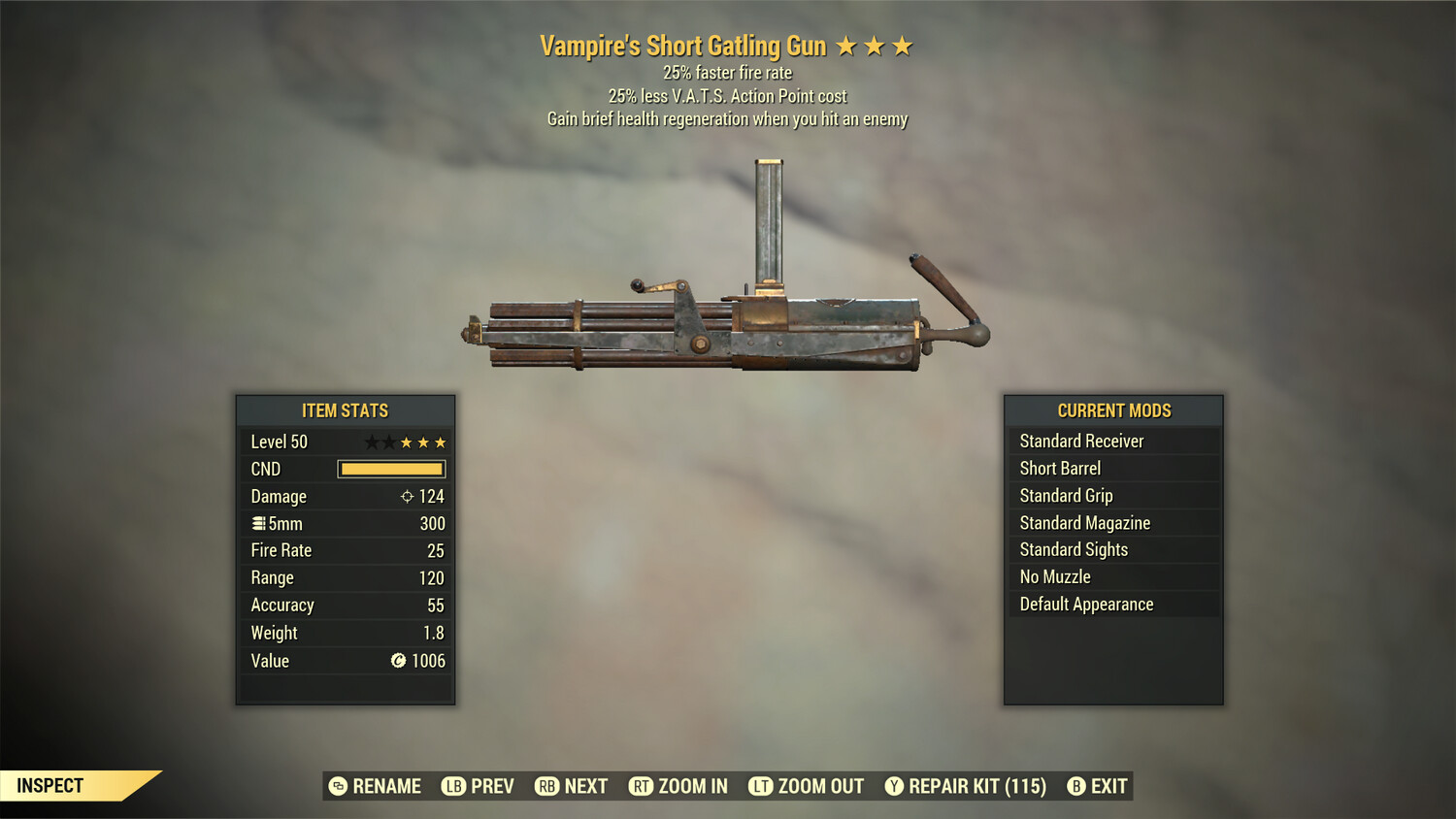Toggle the second gold star in Level 50 row
This screenshot has height=819, width=1456.
pos(423,442)
